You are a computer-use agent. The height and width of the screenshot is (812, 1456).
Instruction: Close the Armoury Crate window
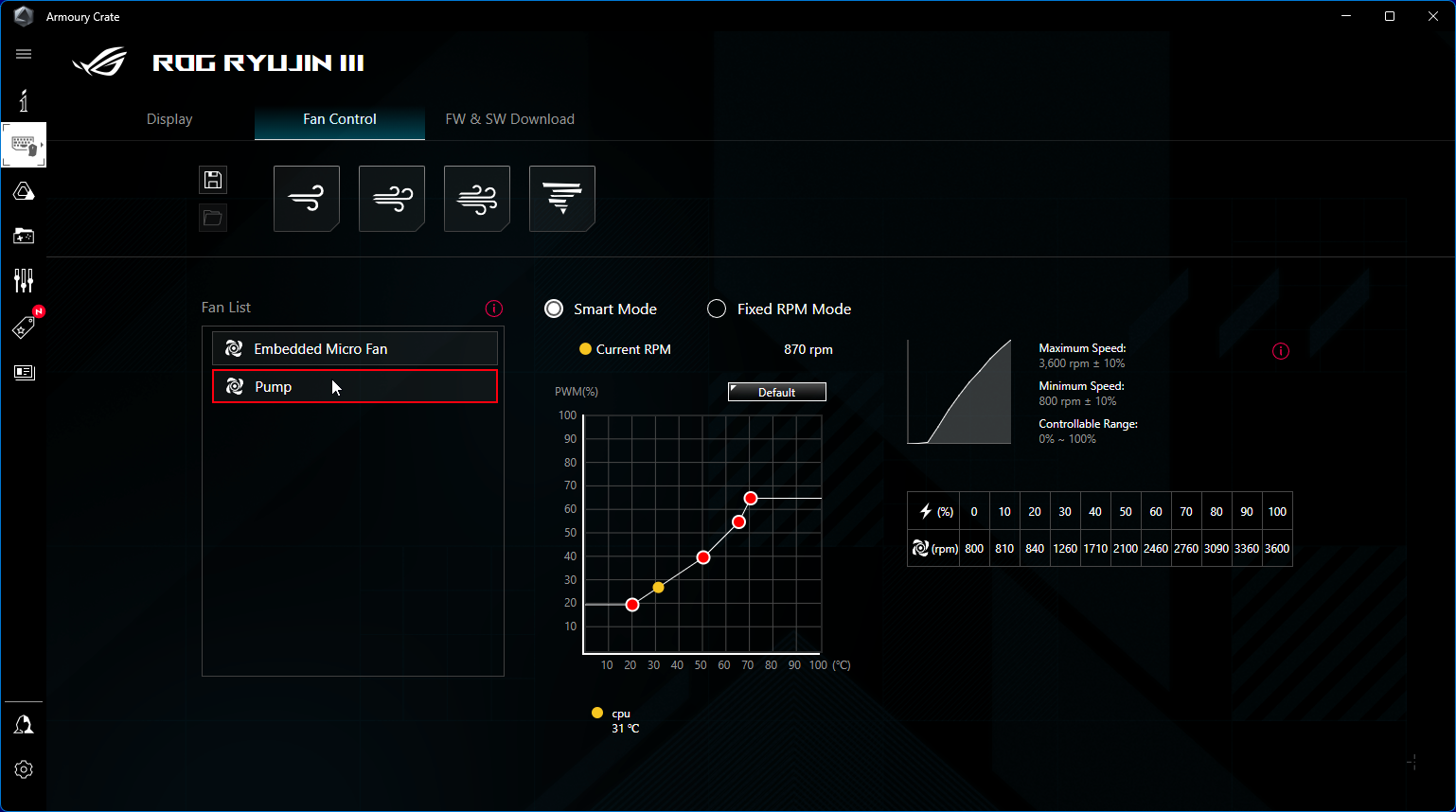pyautogui.click(x=1433, y=16)
